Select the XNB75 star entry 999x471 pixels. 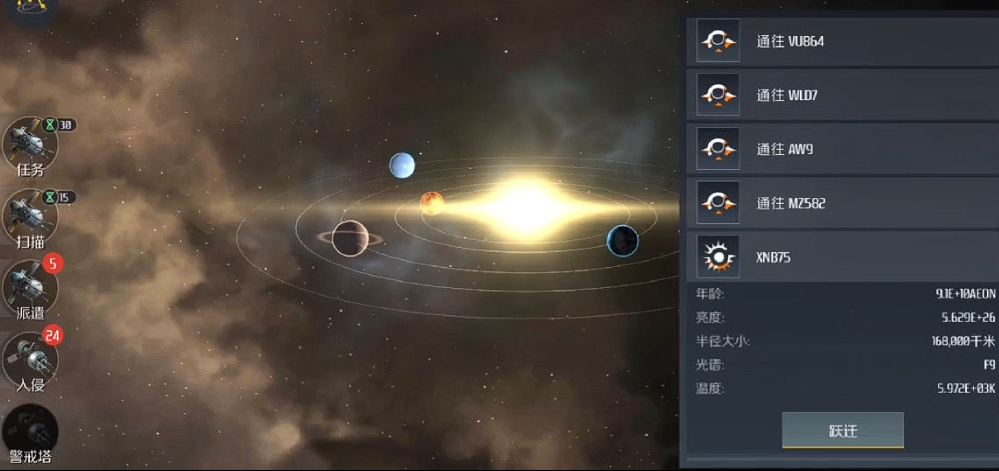click(840, 258)
